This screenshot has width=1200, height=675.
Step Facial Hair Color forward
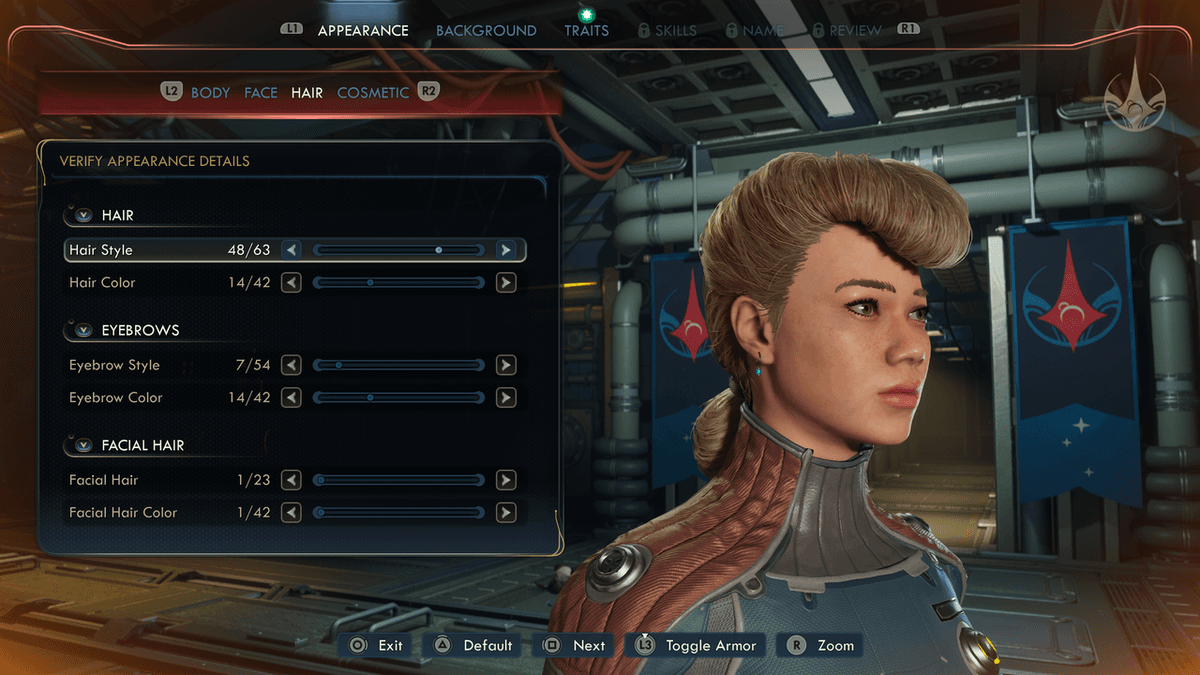[x=506, y=513]
